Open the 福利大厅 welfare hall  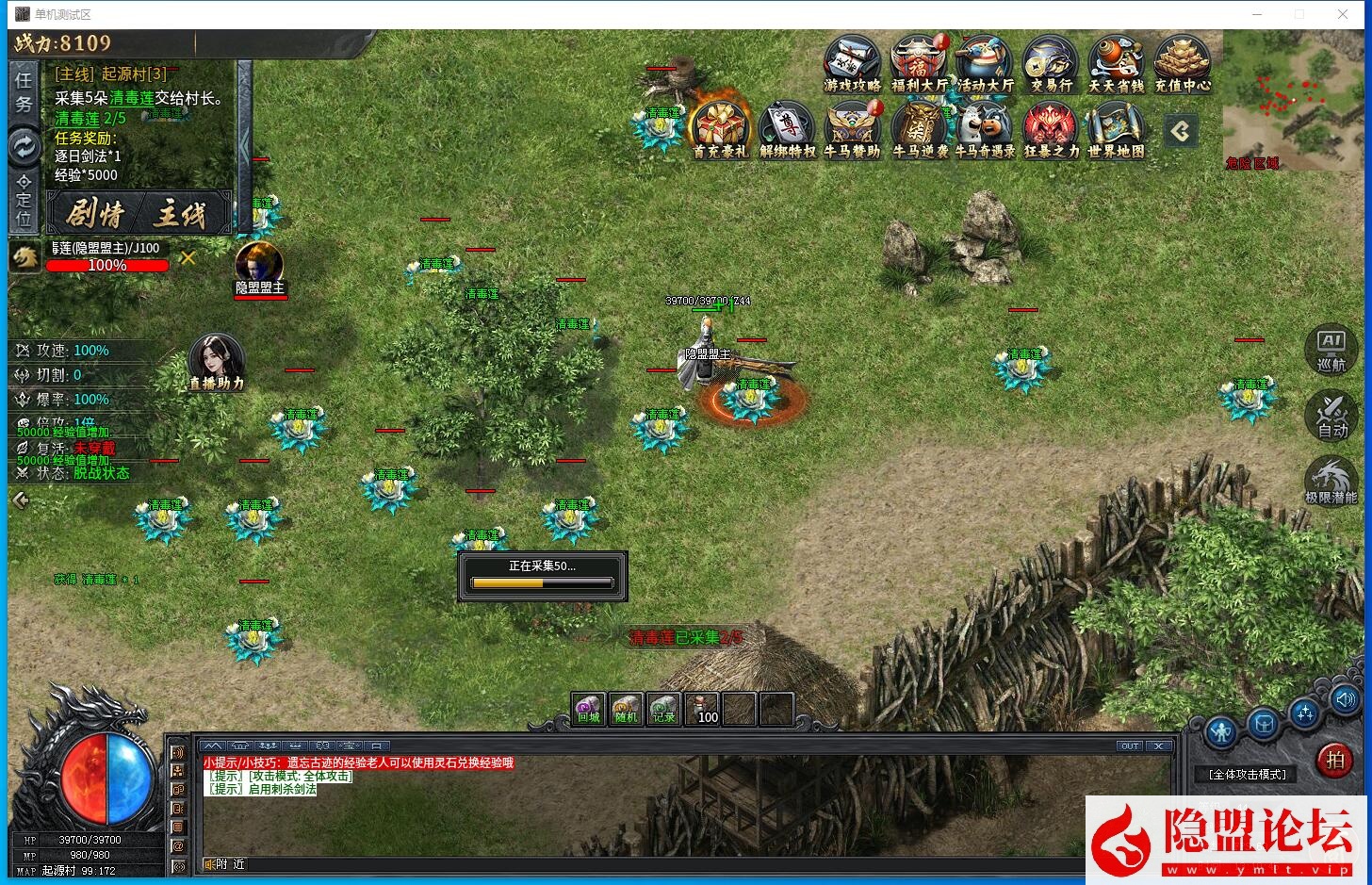click(918, 63)
